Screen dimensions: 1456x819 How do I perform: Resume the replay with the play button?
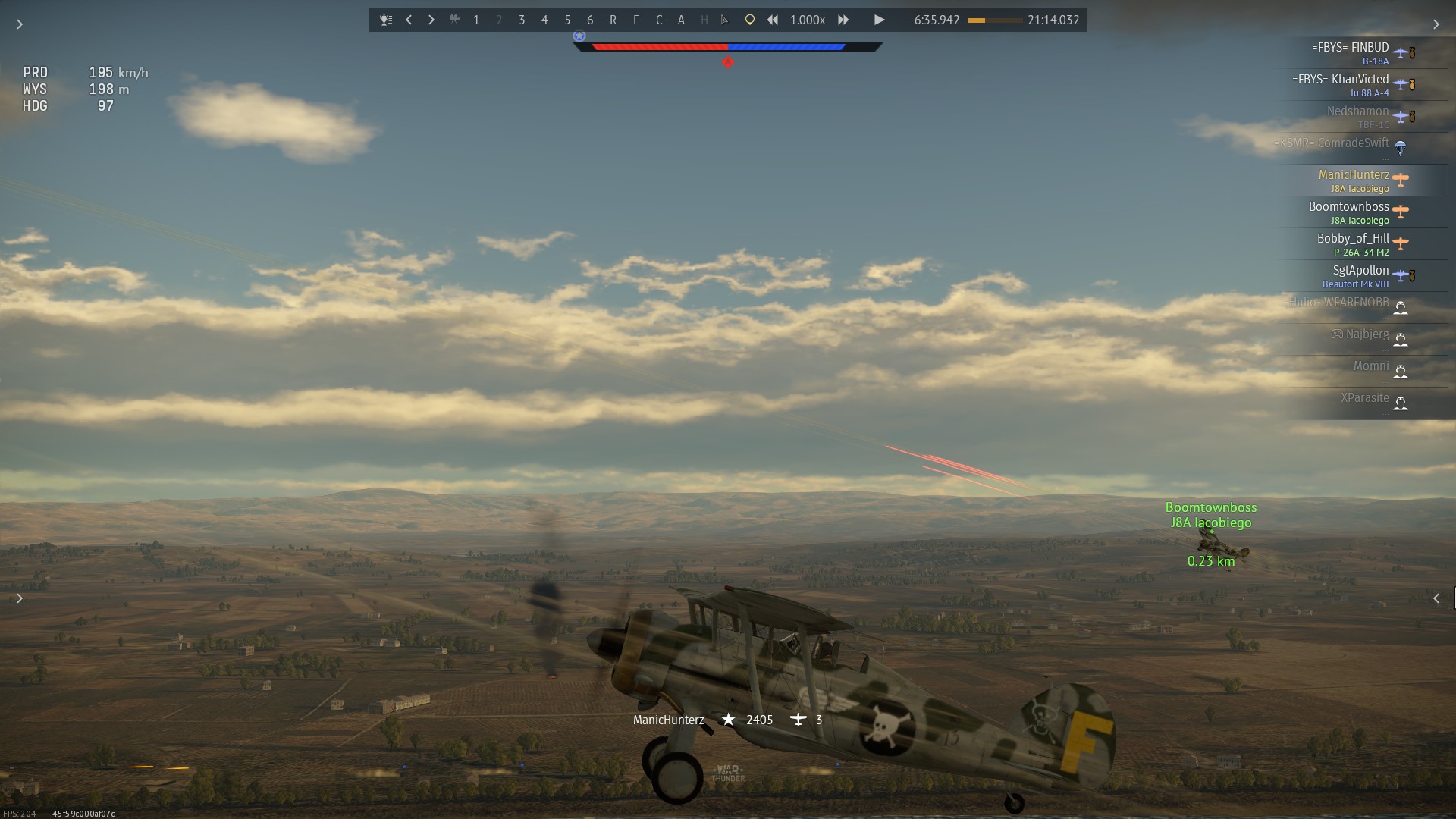coord(879,20)
